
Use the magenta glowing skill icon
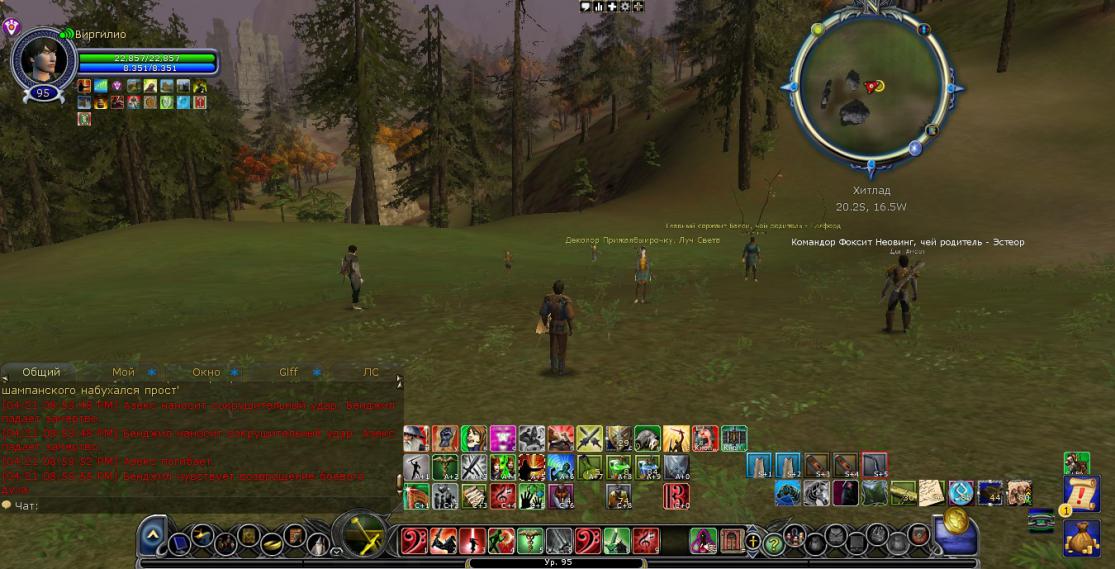tap(502, 439)
